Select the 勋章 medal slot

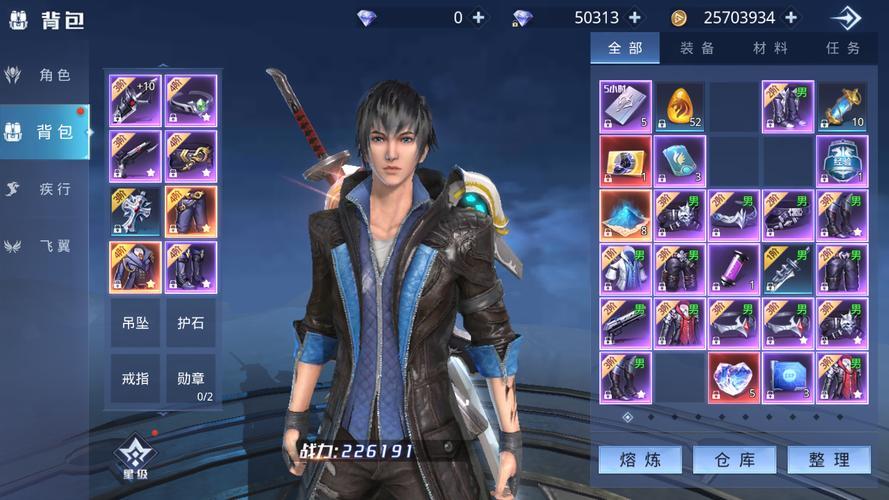190,378
